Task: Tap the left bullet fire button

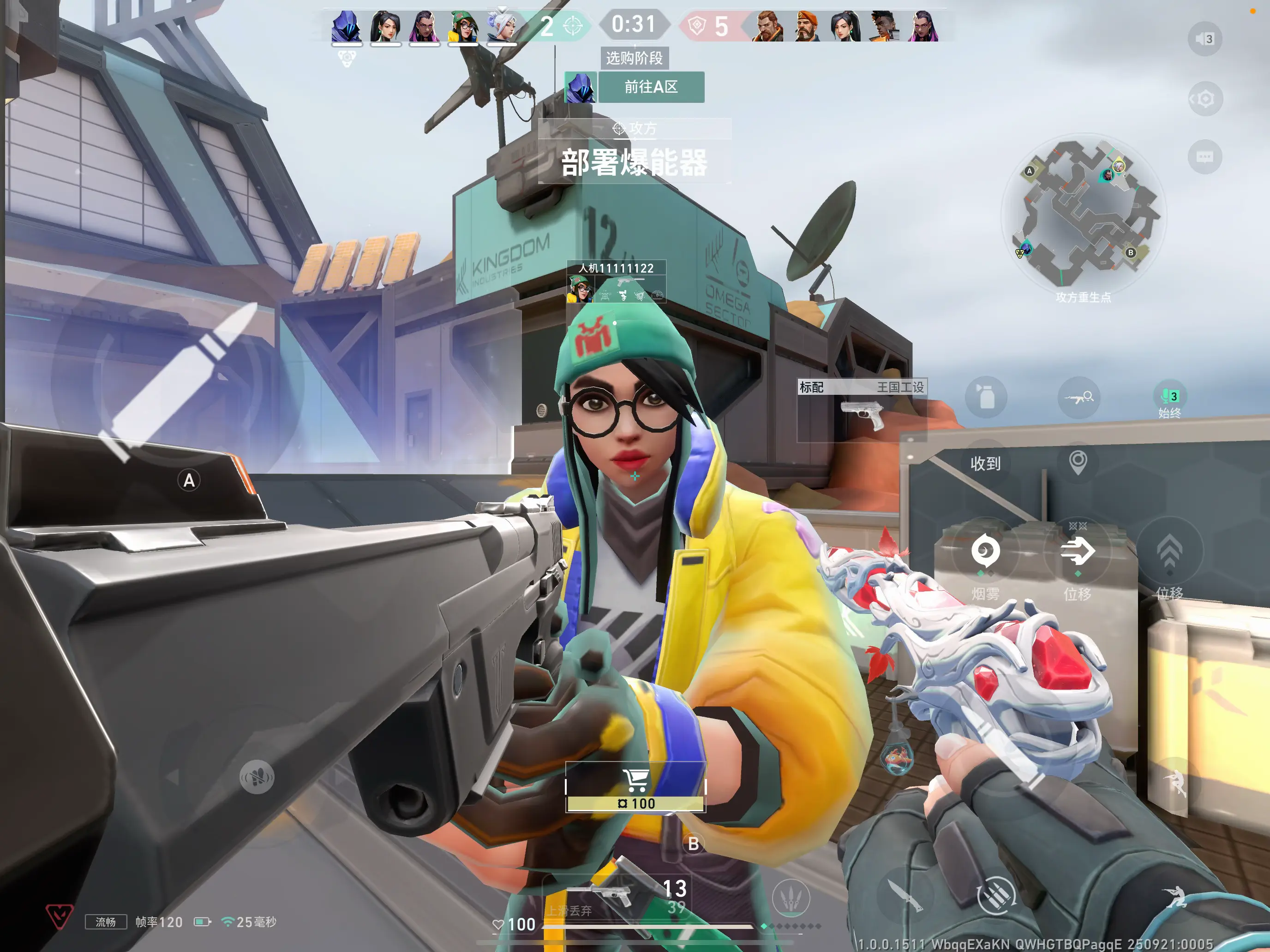Action: (178, 381)
